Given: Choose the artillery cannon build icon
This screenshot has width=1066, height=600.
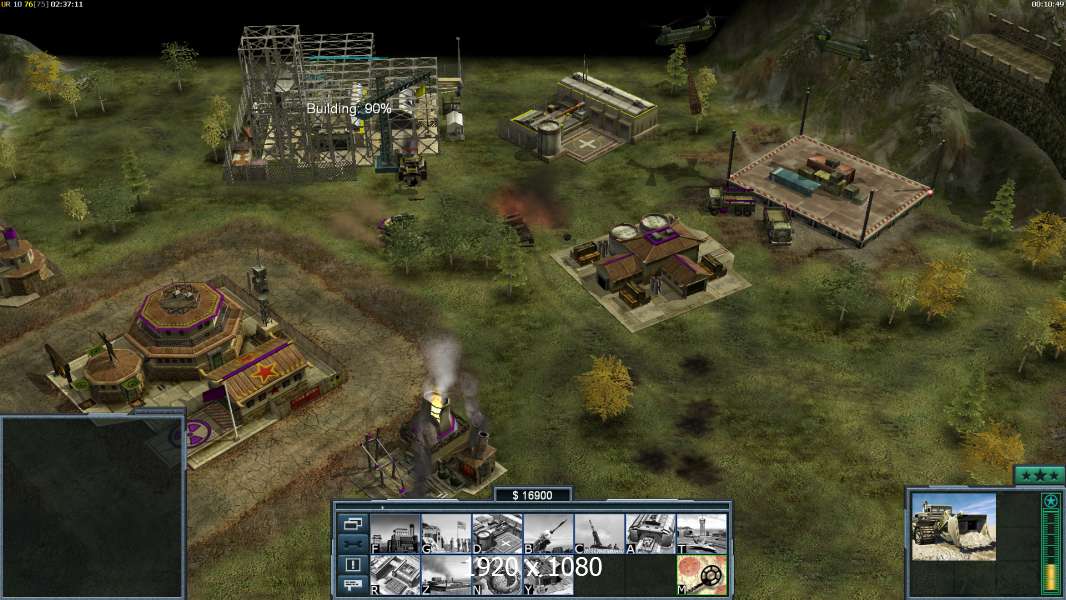Looking at the screenshot, I should tap(599, 533).
